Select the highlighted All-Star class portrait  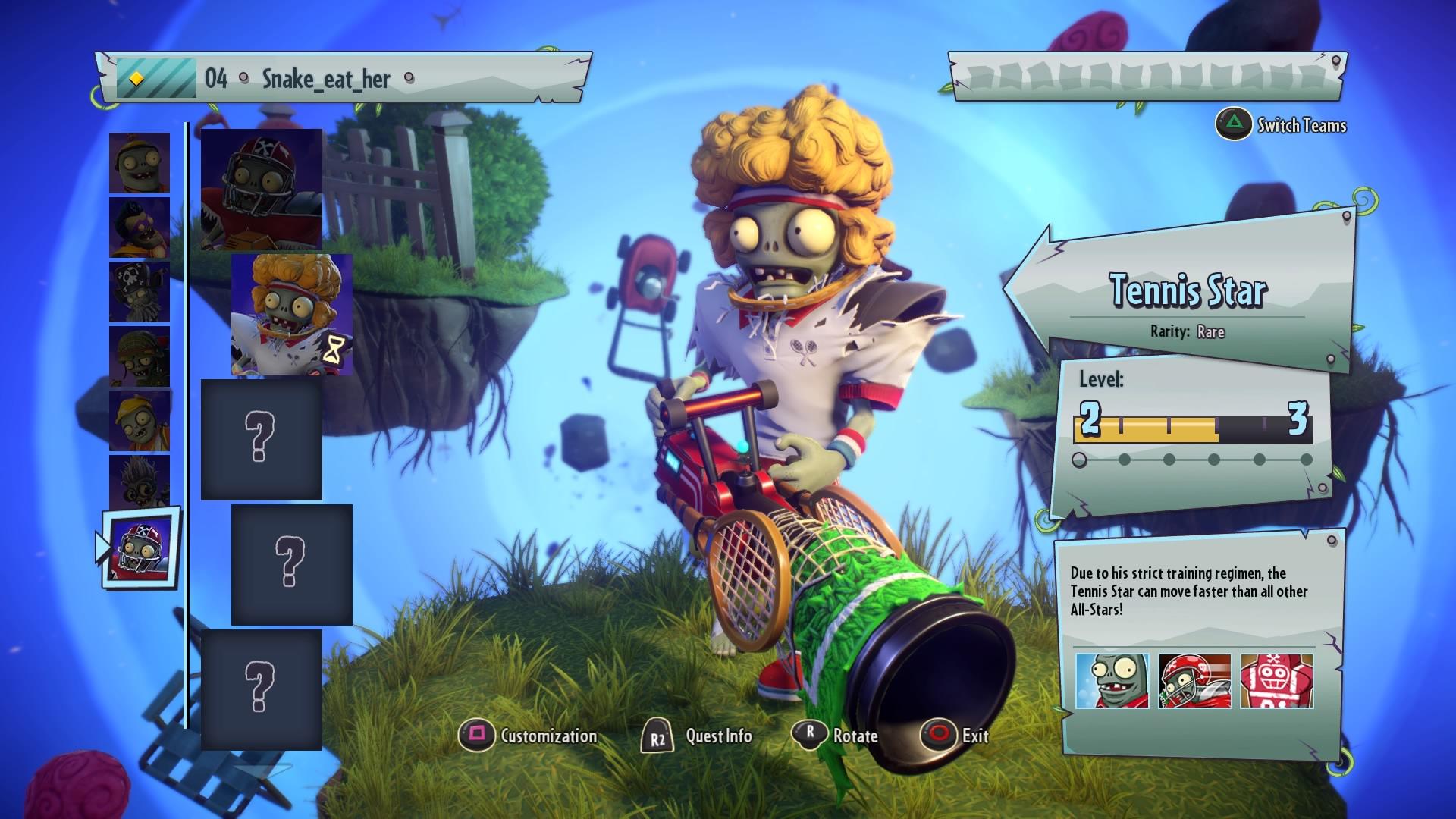tap(140, 549)
